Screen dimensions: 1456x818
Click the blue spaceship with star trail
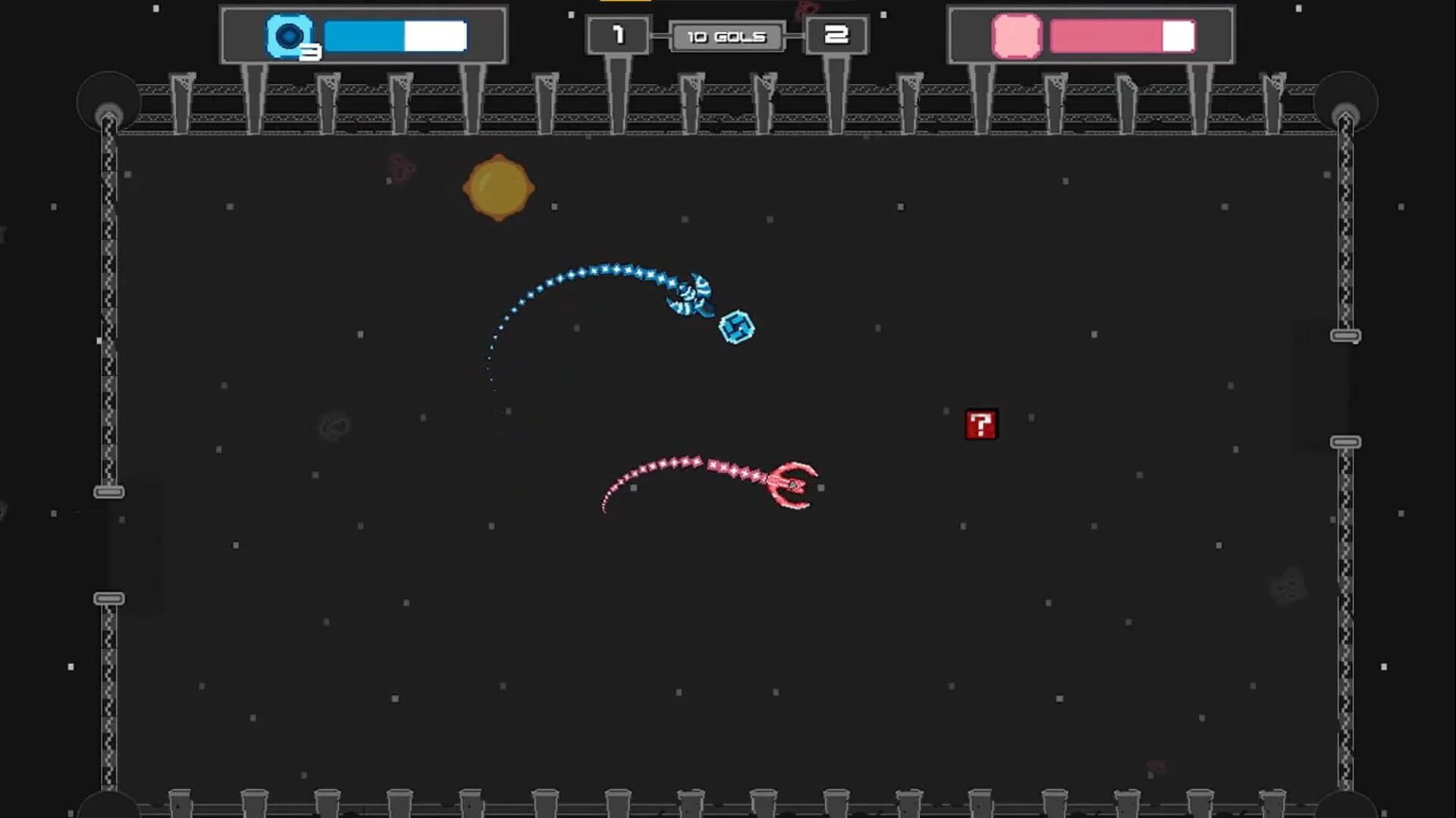click(692, 294)
